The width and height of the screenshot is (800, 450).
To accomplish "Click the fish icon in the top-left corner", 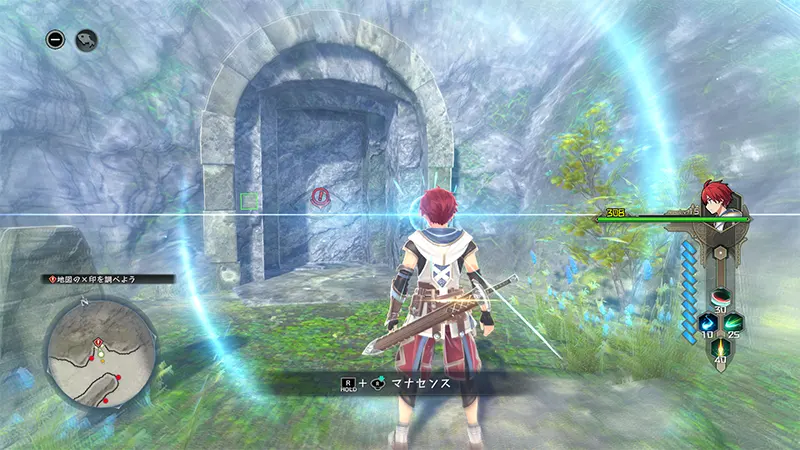I will (x=86, y=41).
